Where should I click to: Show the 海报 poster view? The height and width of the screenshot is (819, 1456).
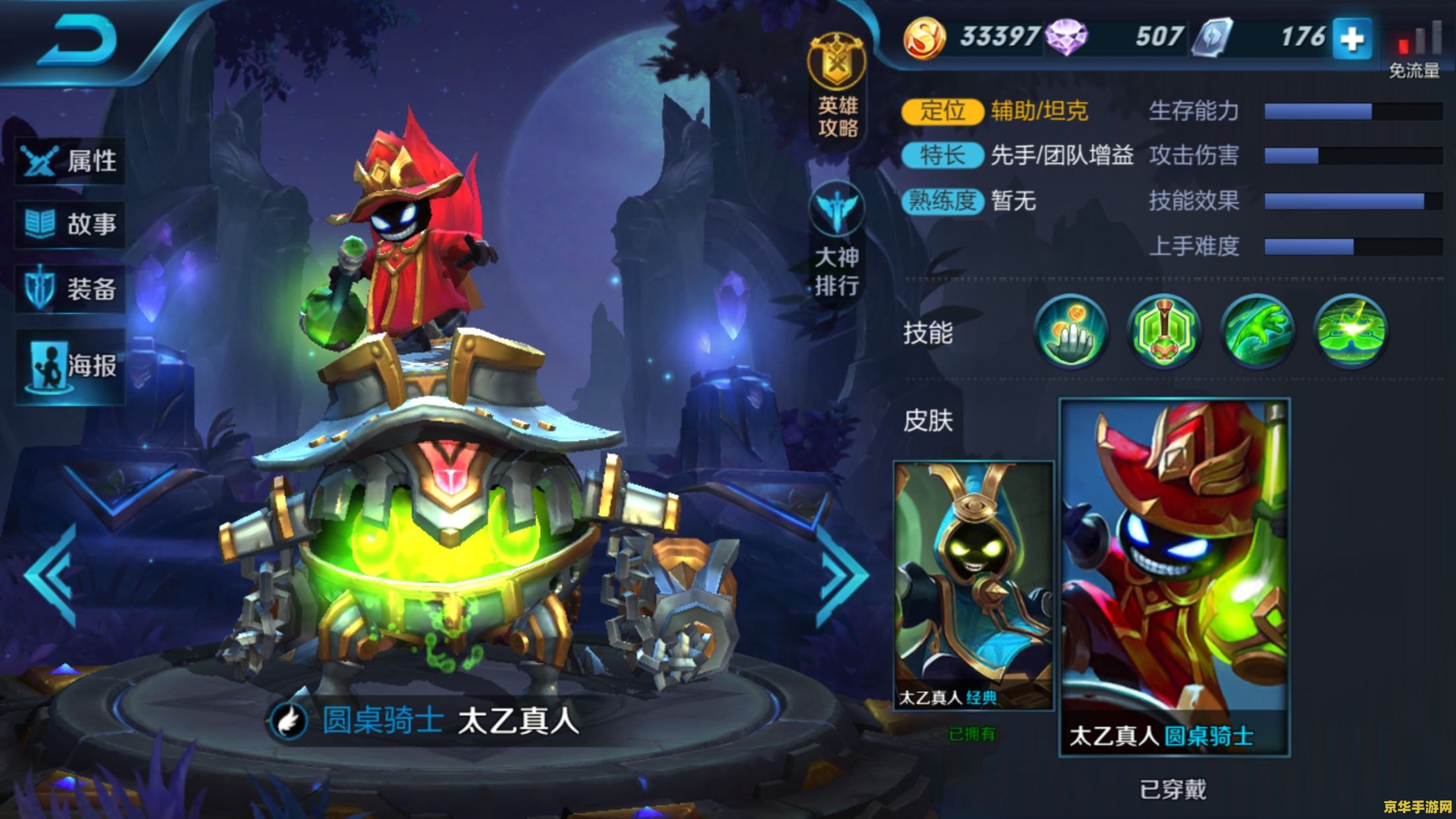click(x=70, y=365)
